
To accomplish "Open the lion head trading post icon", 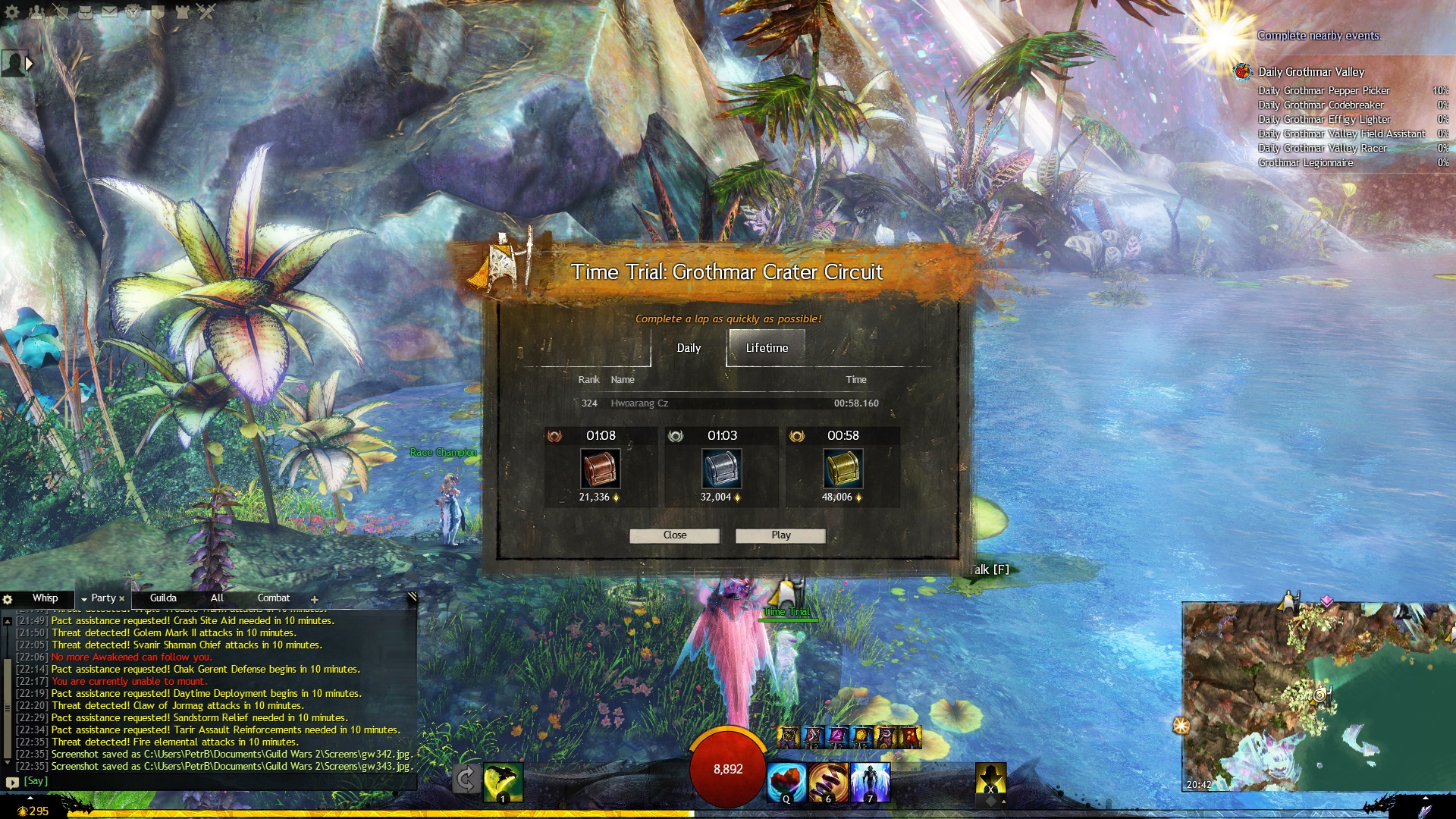I will [x=133, y=11].
